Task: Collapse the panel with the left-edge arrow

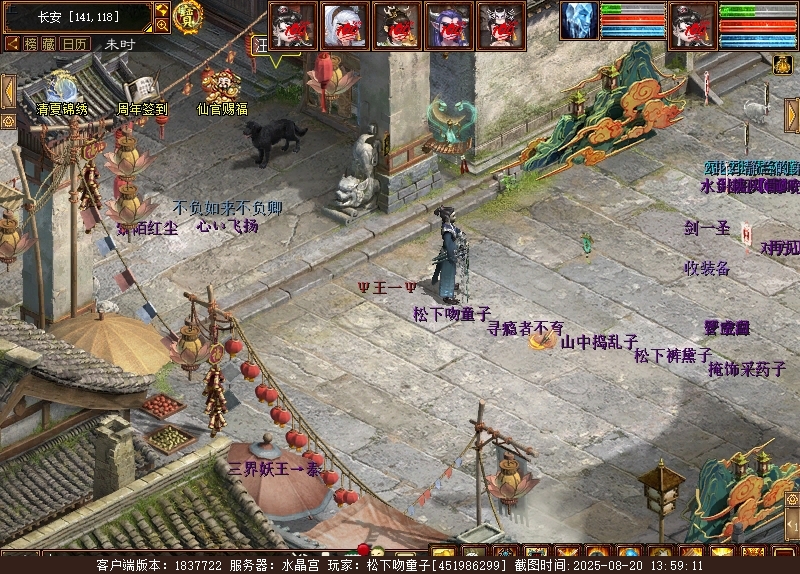Action: click(x=7, y=90)
